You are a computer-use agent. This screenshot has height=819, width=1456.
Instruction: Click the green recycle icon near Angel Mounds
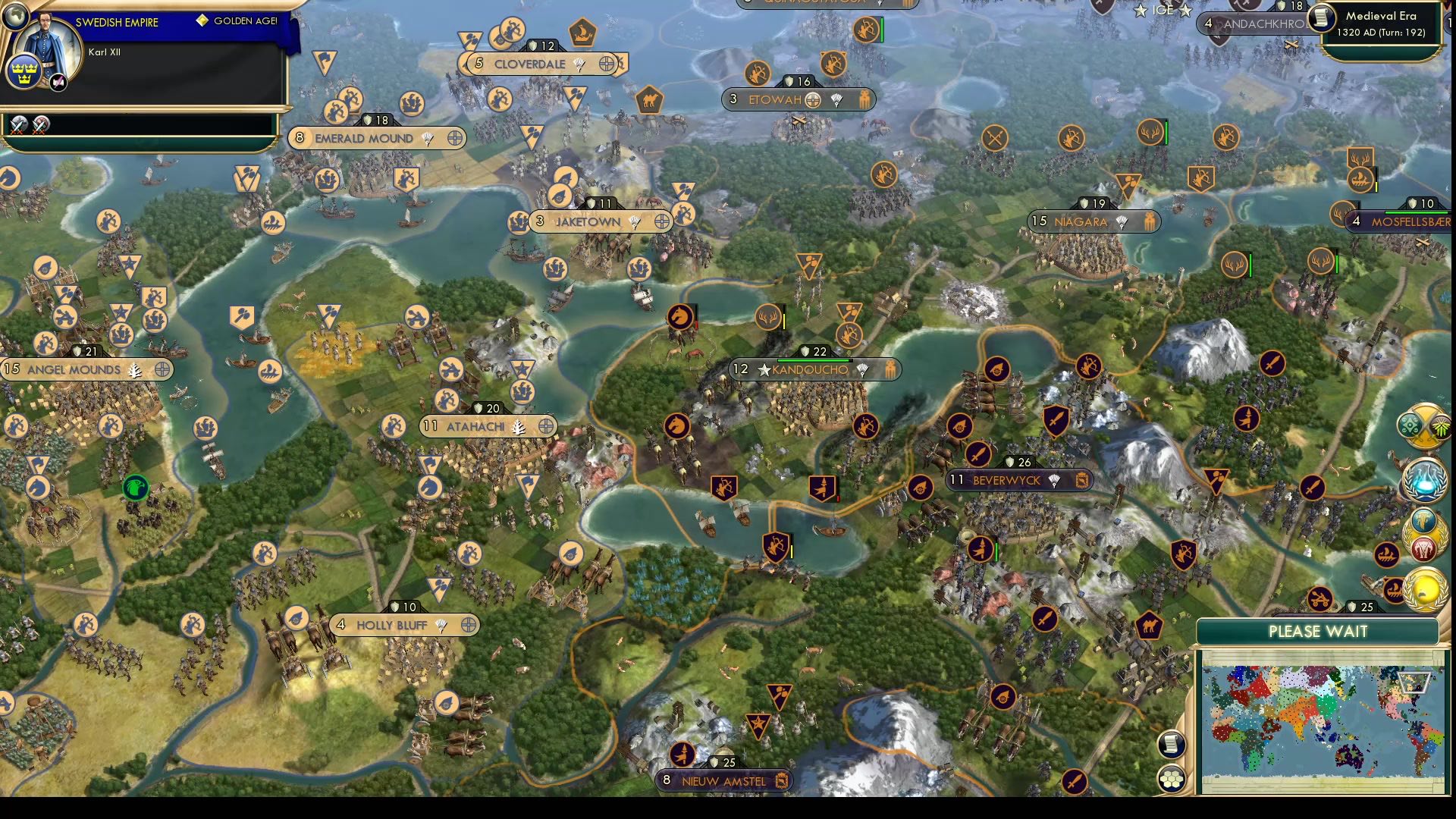pos(134,488)
